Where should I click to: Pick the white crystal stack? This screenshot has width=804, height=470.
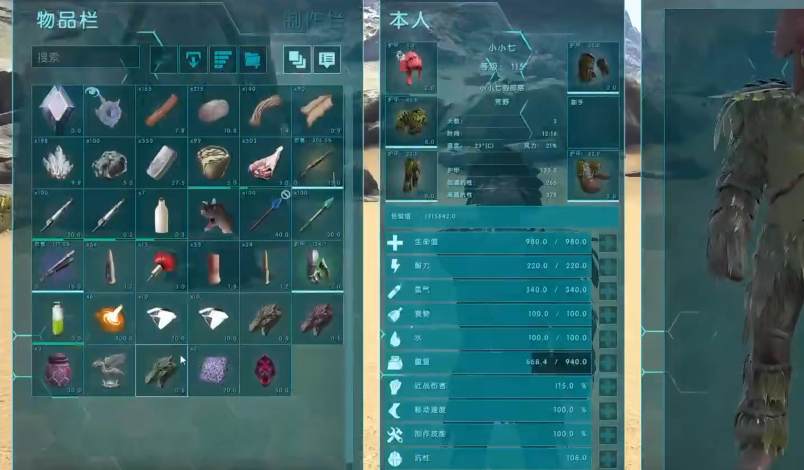[x=57, y=162]
